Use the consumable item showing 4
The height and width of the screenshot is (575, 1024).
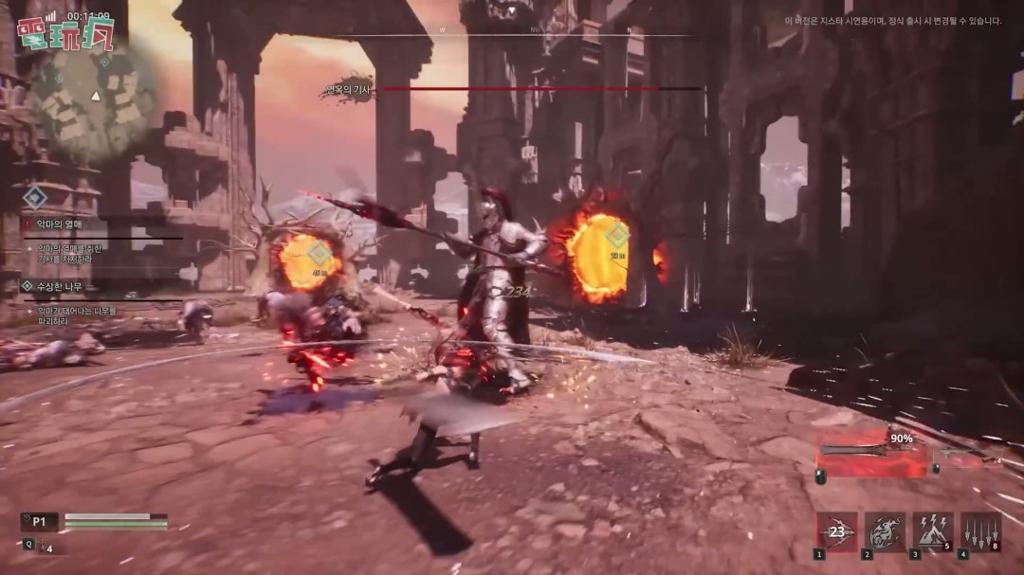[44, 547]
